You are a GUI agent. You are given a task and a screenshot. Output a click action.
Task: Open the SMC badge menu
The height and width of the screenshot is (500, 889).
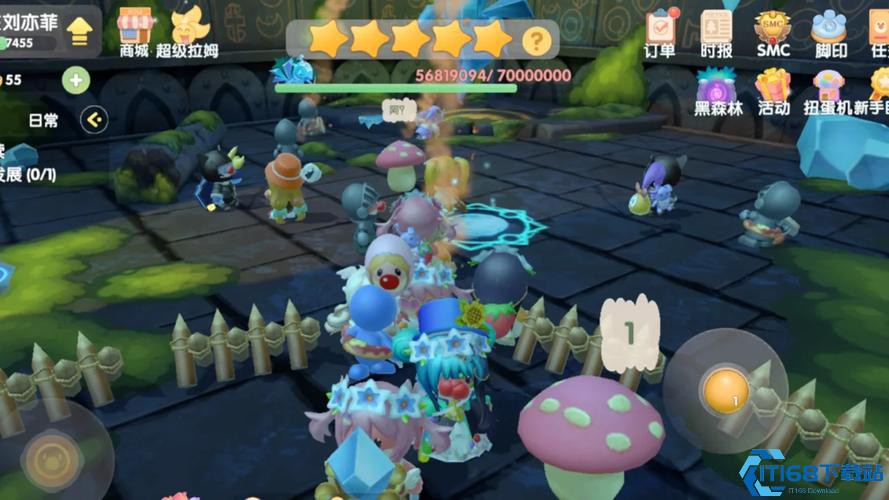[x=772, y=31]
